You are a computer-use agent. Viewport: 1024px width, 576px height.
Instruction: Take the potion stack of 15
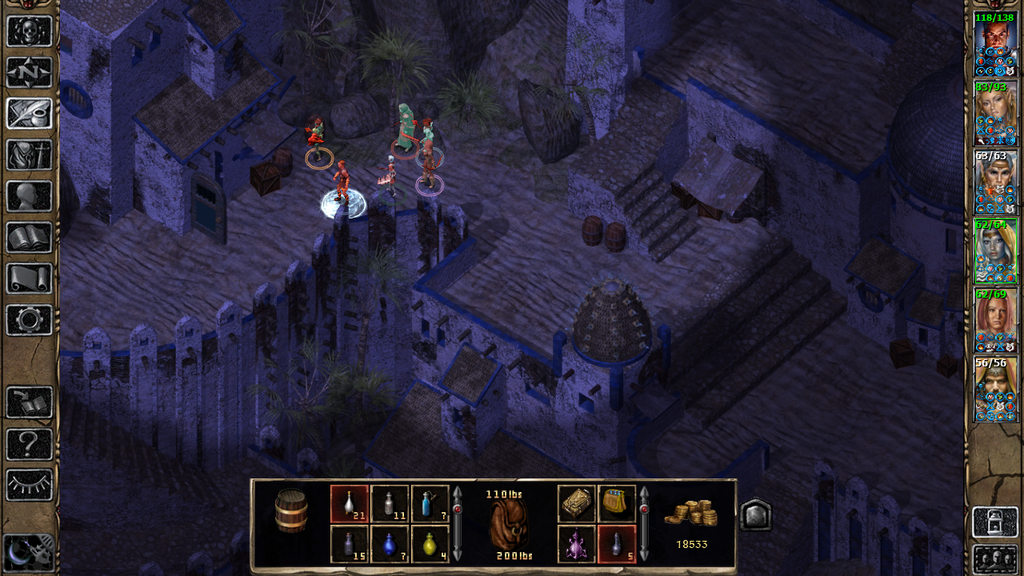[x=348, y=544]
